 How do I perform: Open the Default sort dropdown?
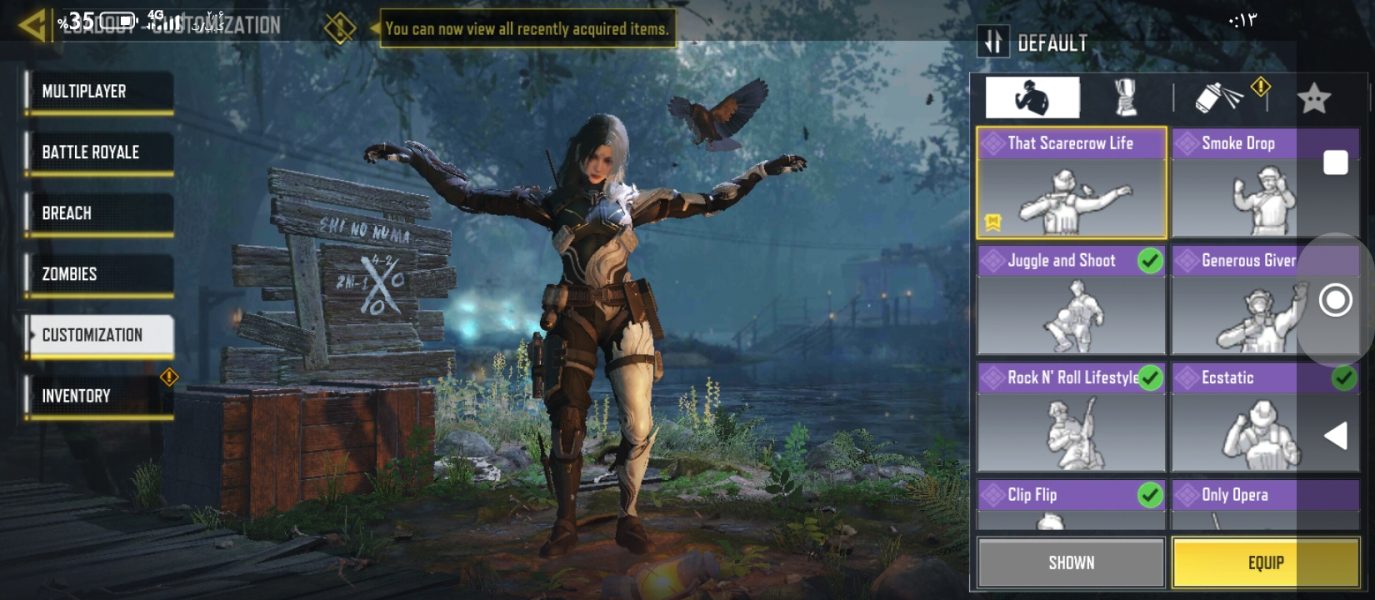(x=1035, y=43)
